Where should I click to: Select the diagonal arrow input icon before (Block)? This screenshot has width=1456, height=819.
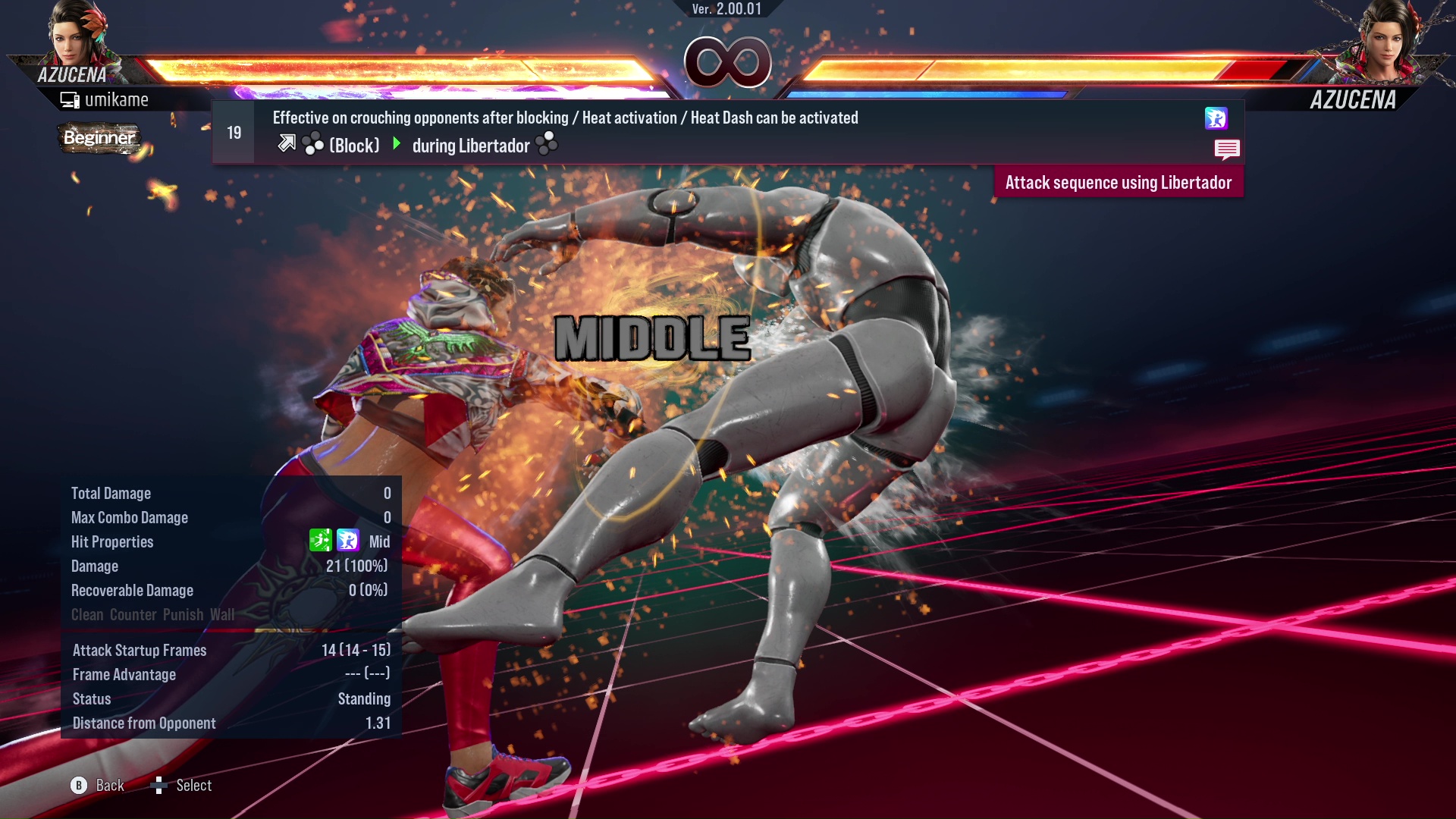pos(287,143)
